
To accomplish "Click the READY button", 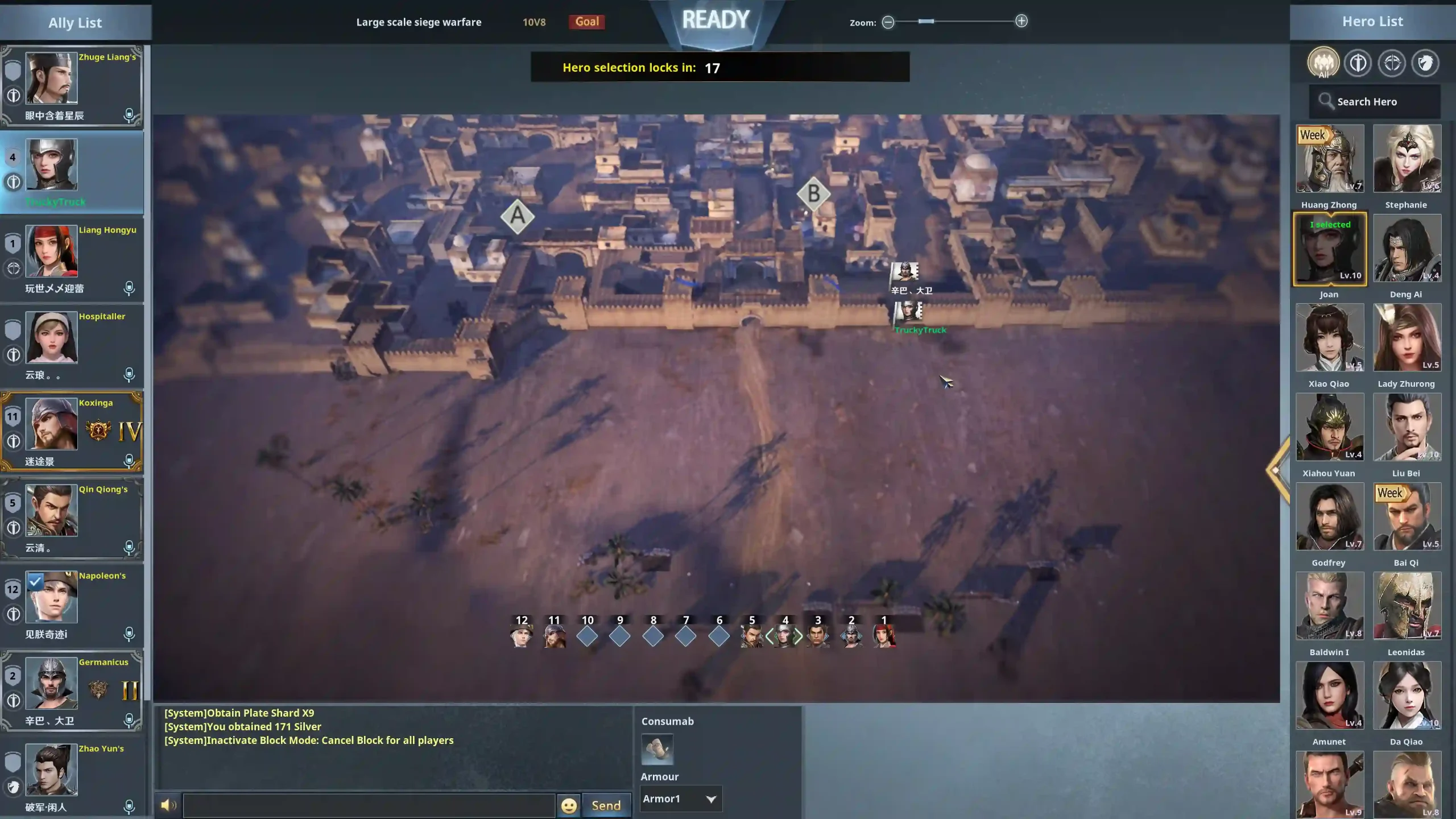I will click(x=715, y=20).
